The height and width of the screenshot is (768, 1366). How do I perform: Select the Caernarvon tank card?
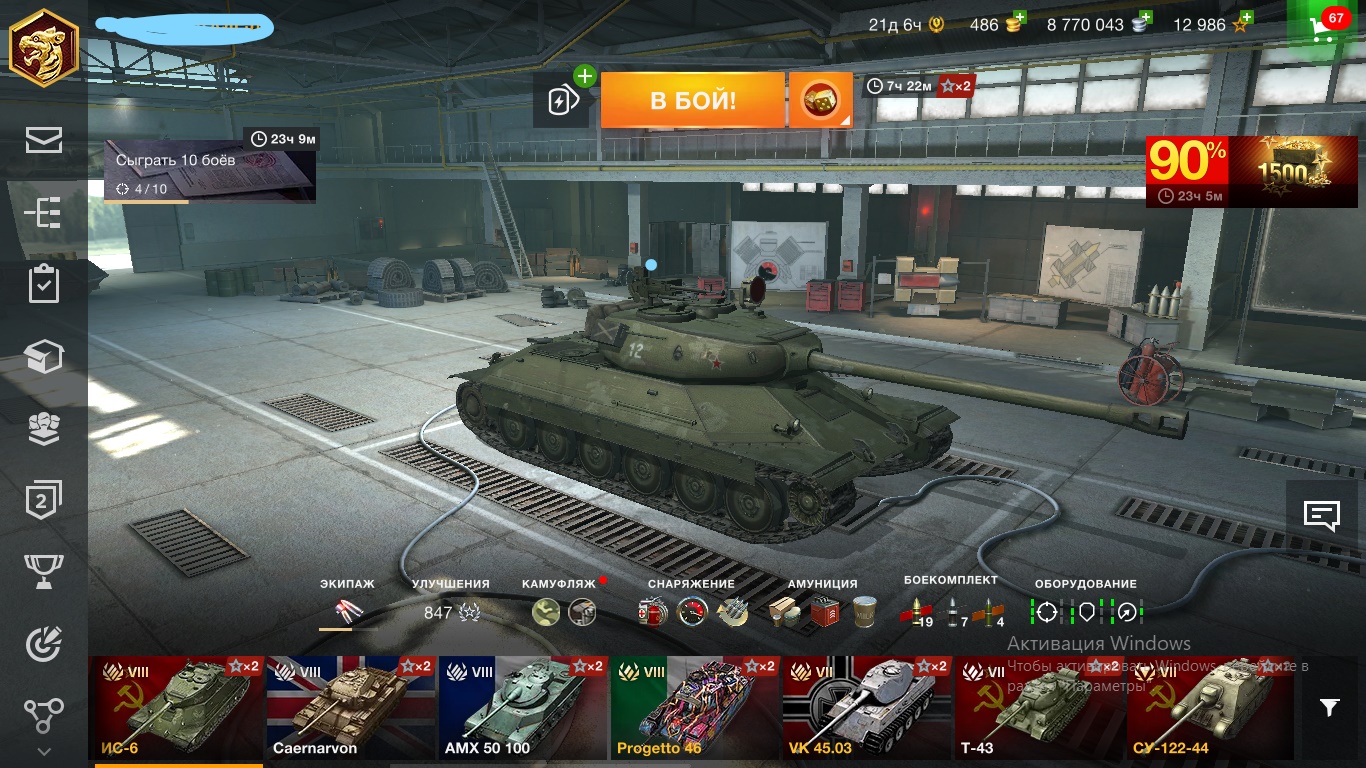point(349,706)
